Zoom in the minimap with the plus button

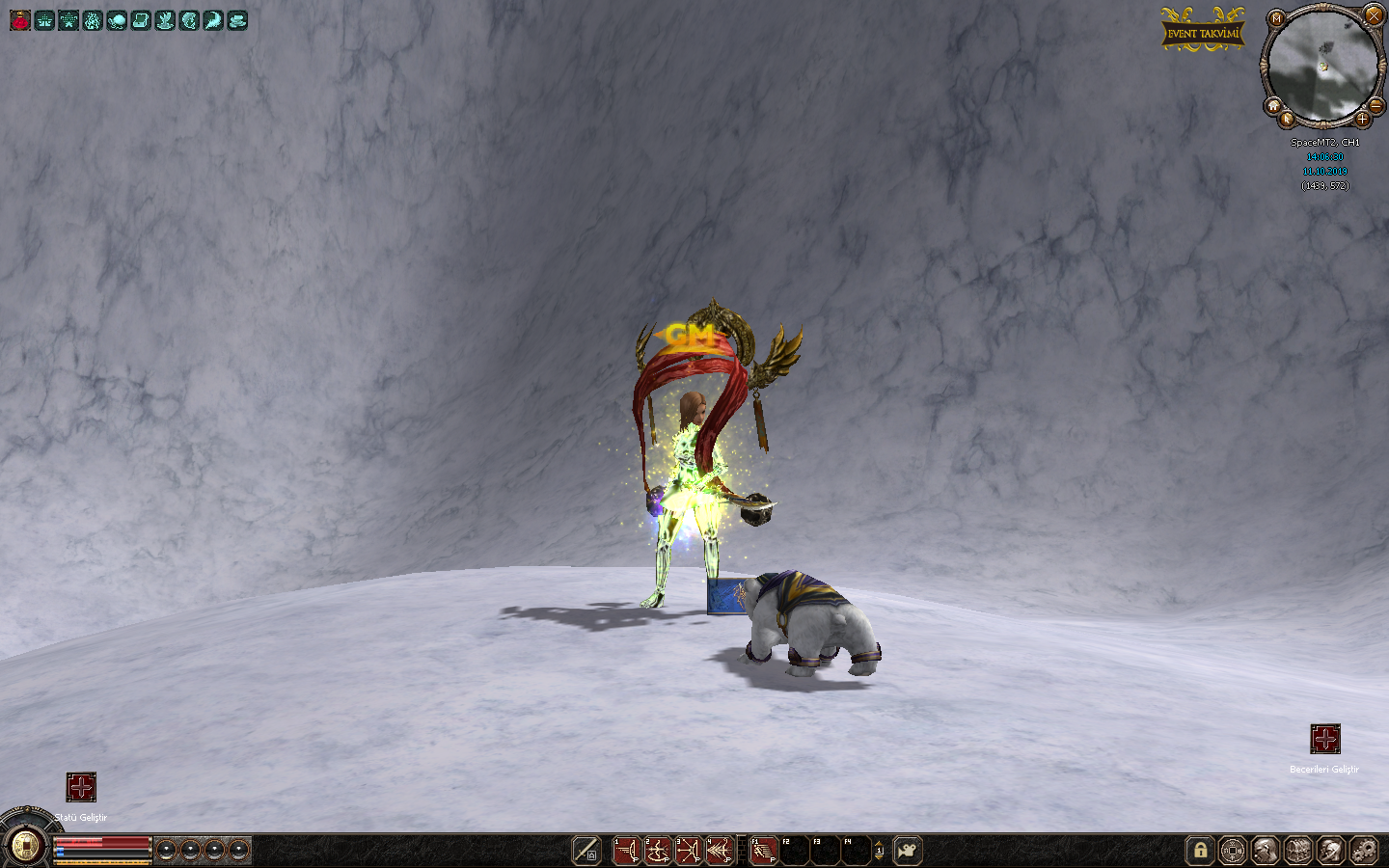click(x=1362, y=120)
